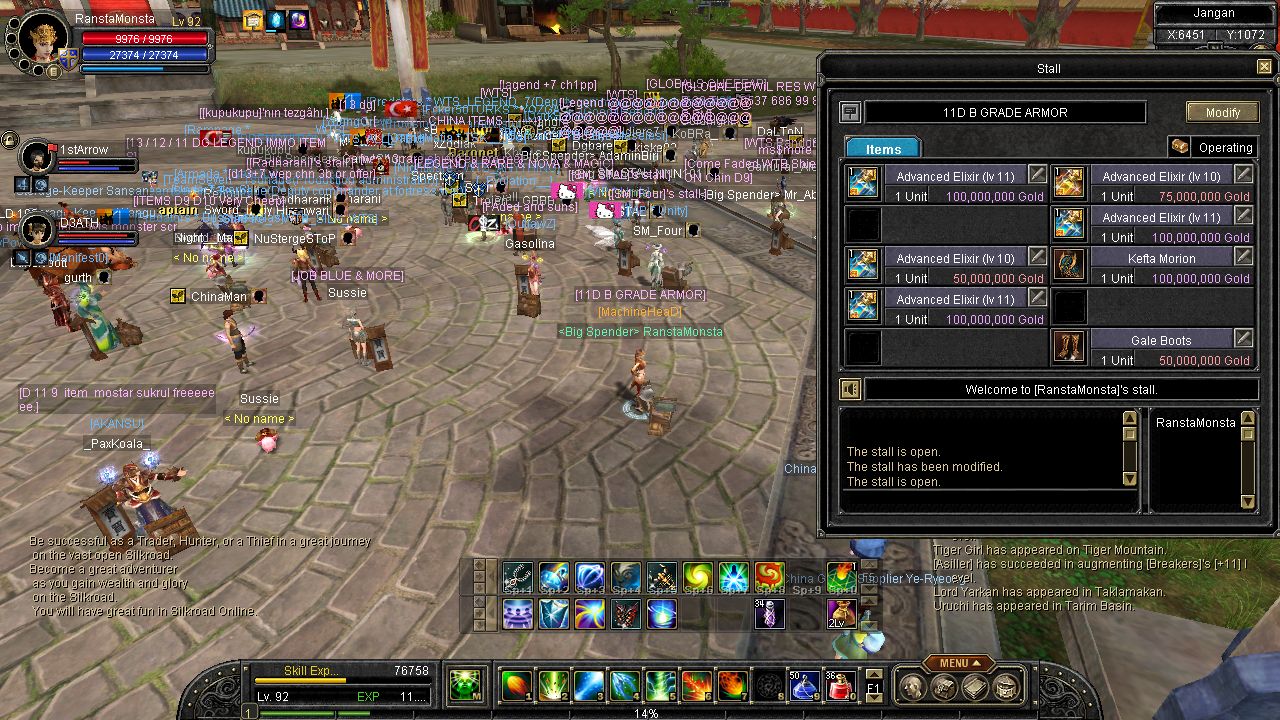
Task: Edit the 75,000,000 Gold Advanced Elixir listing
Action: click(1243, 175)
